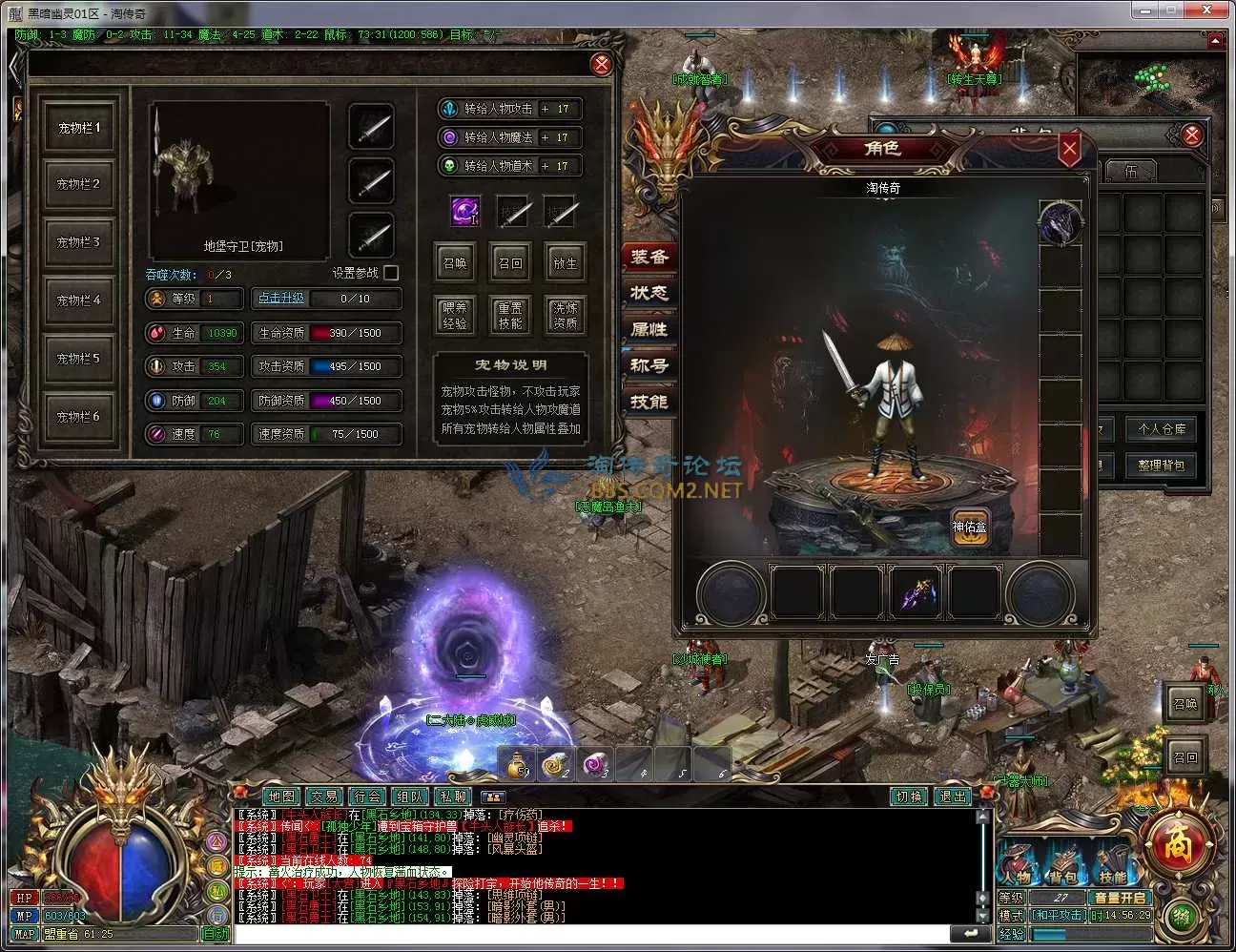Close the 角色 character window
The width and height of the screenshot is (1236, 952).
click(x=1069, y=149)
